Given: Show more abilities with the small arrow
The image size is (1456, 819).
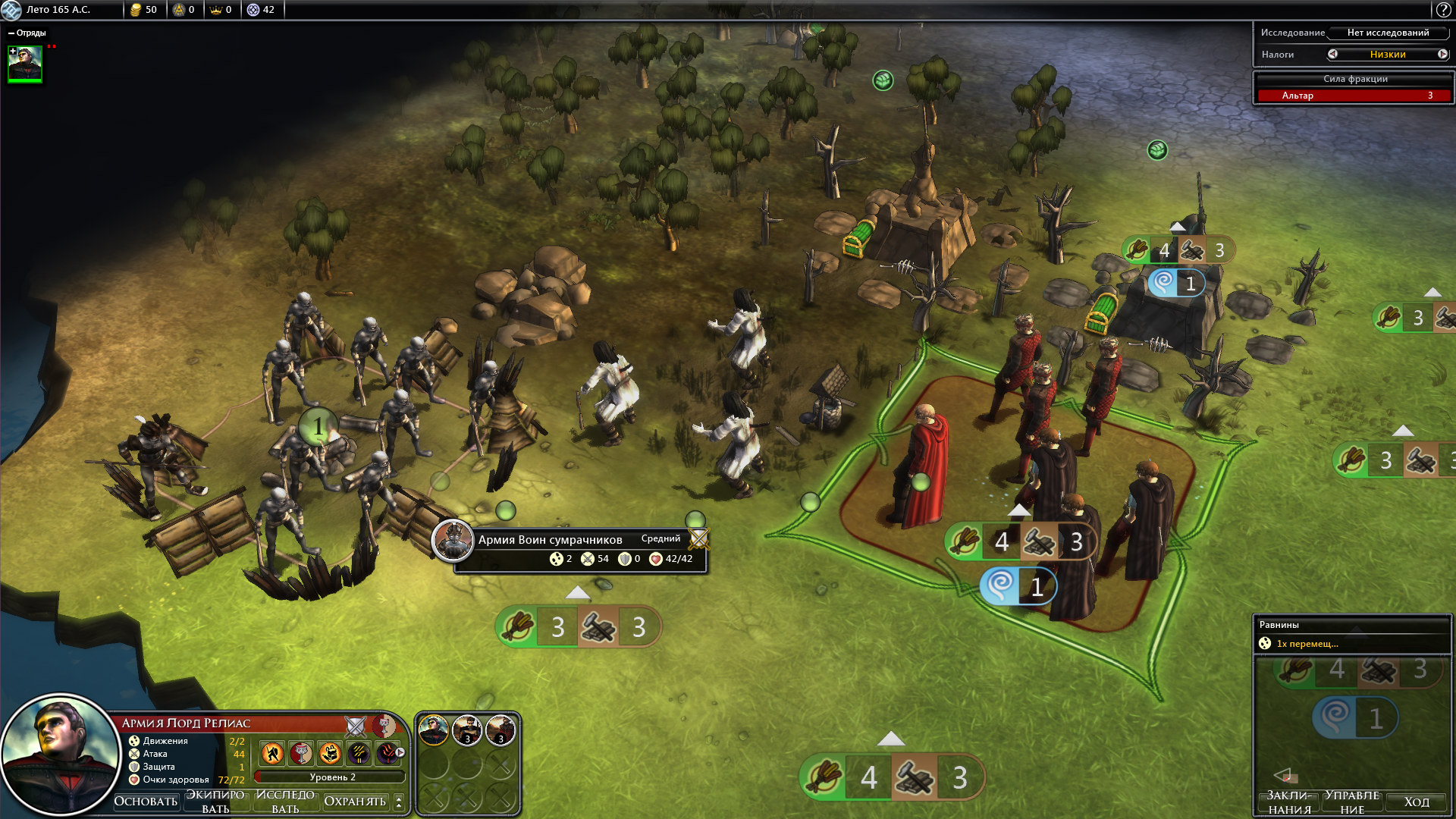Looking at the screenshot, I should click(x=400, y=753).
